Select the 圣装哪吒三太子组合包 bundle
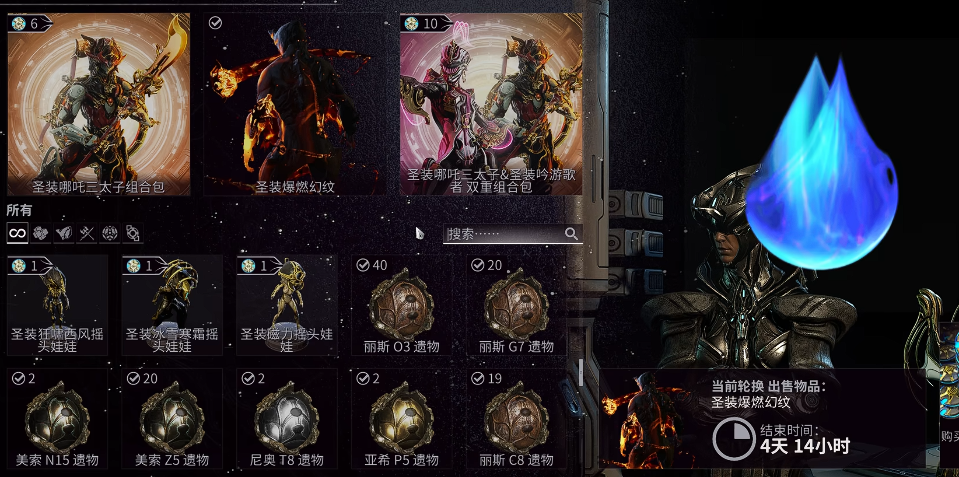Image resolution: width=959 pixels, height=477 pixels. click(98, 103)
